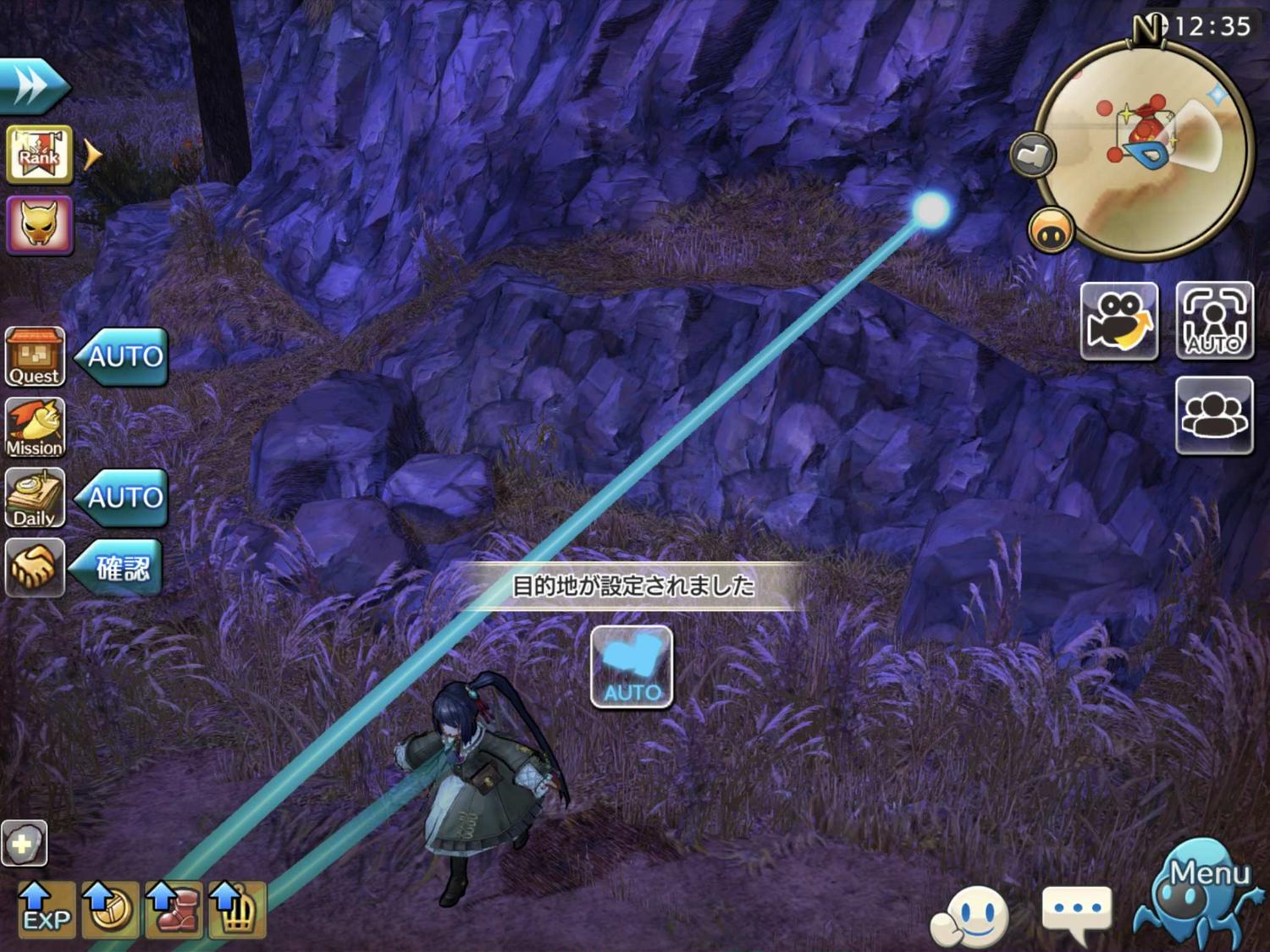The width and height of the screenshot is (1270, 952).
Task: Open the smiley emote icon
Action: coord(972,917)
